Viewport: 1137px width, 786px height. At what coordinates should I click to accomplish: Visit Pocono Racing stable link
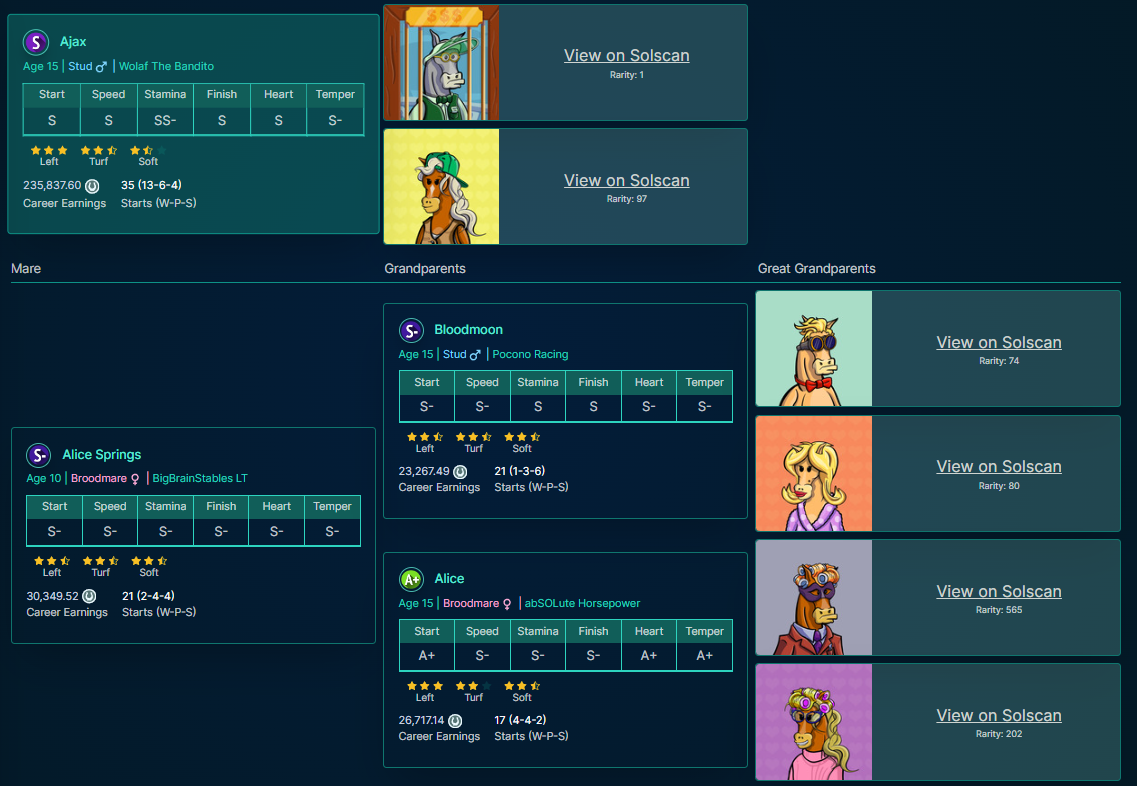tap(530, 354)
